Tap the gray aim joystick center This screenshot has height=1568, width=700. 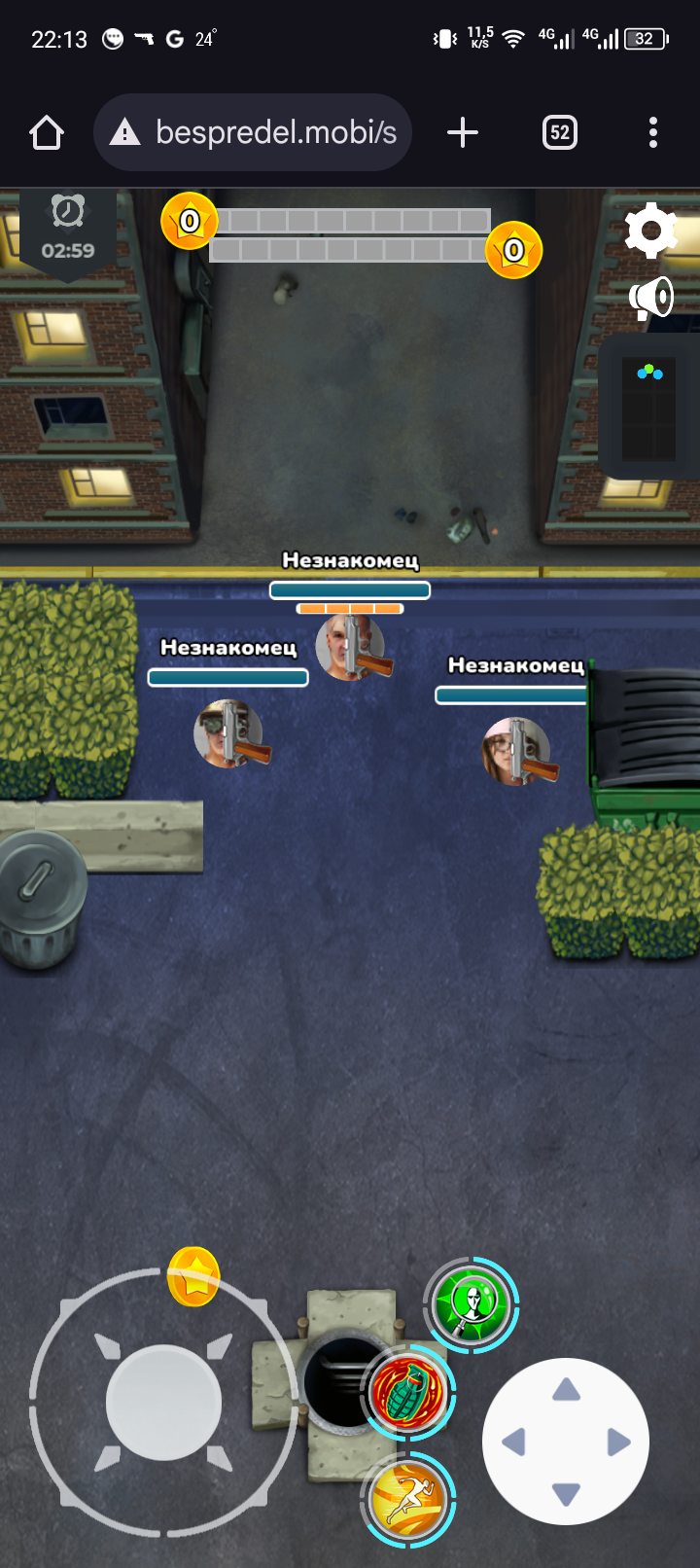[163, 1403]
